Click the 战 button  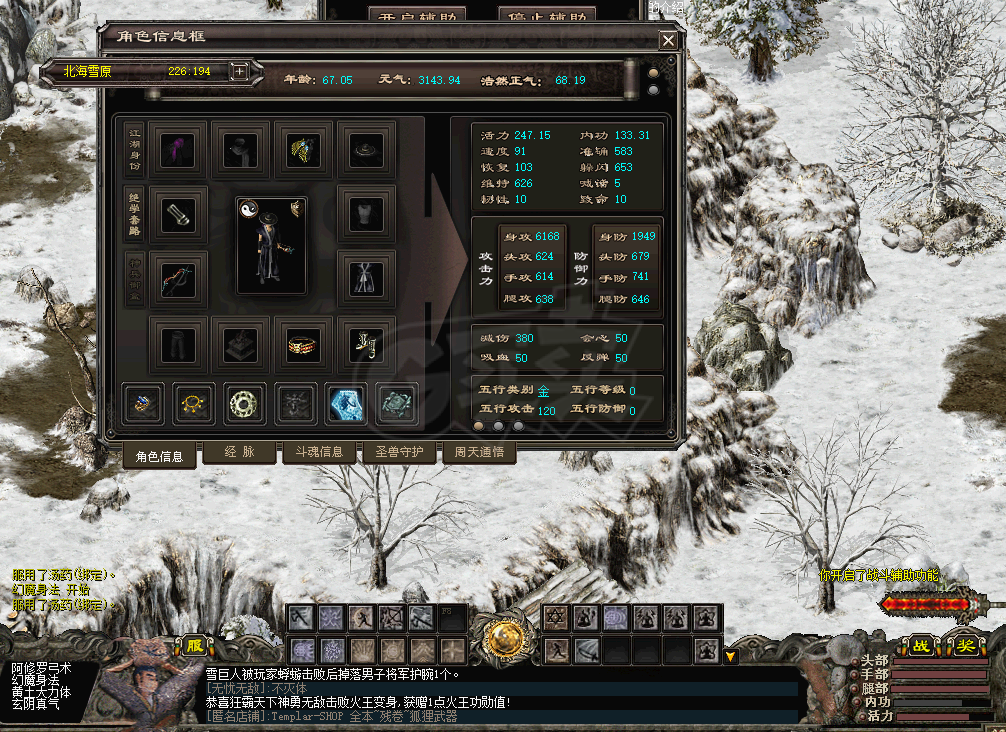click(919, 646)
